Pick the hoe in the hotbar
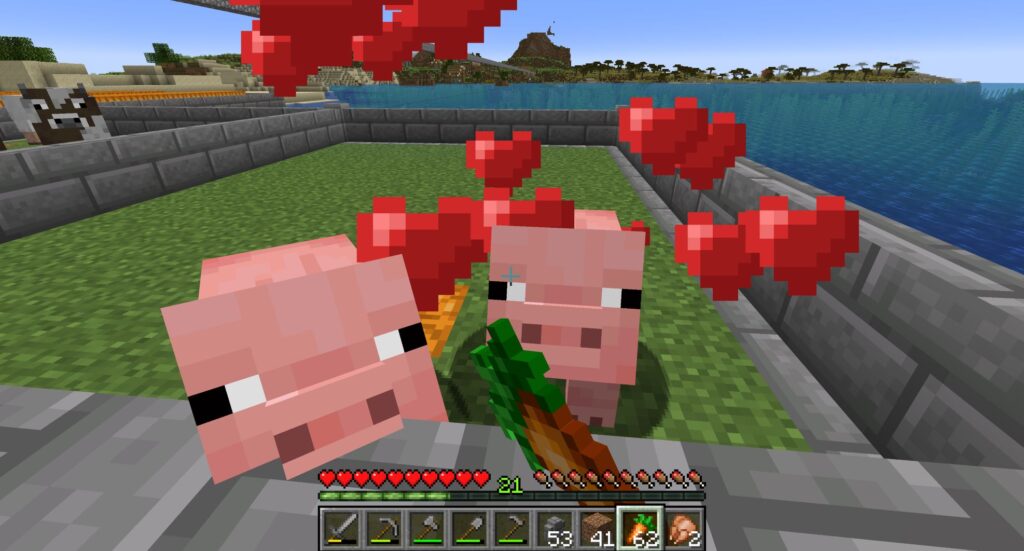Image resolution: width=1024 pixels, height=551 pixels. (x=511, y=527)
